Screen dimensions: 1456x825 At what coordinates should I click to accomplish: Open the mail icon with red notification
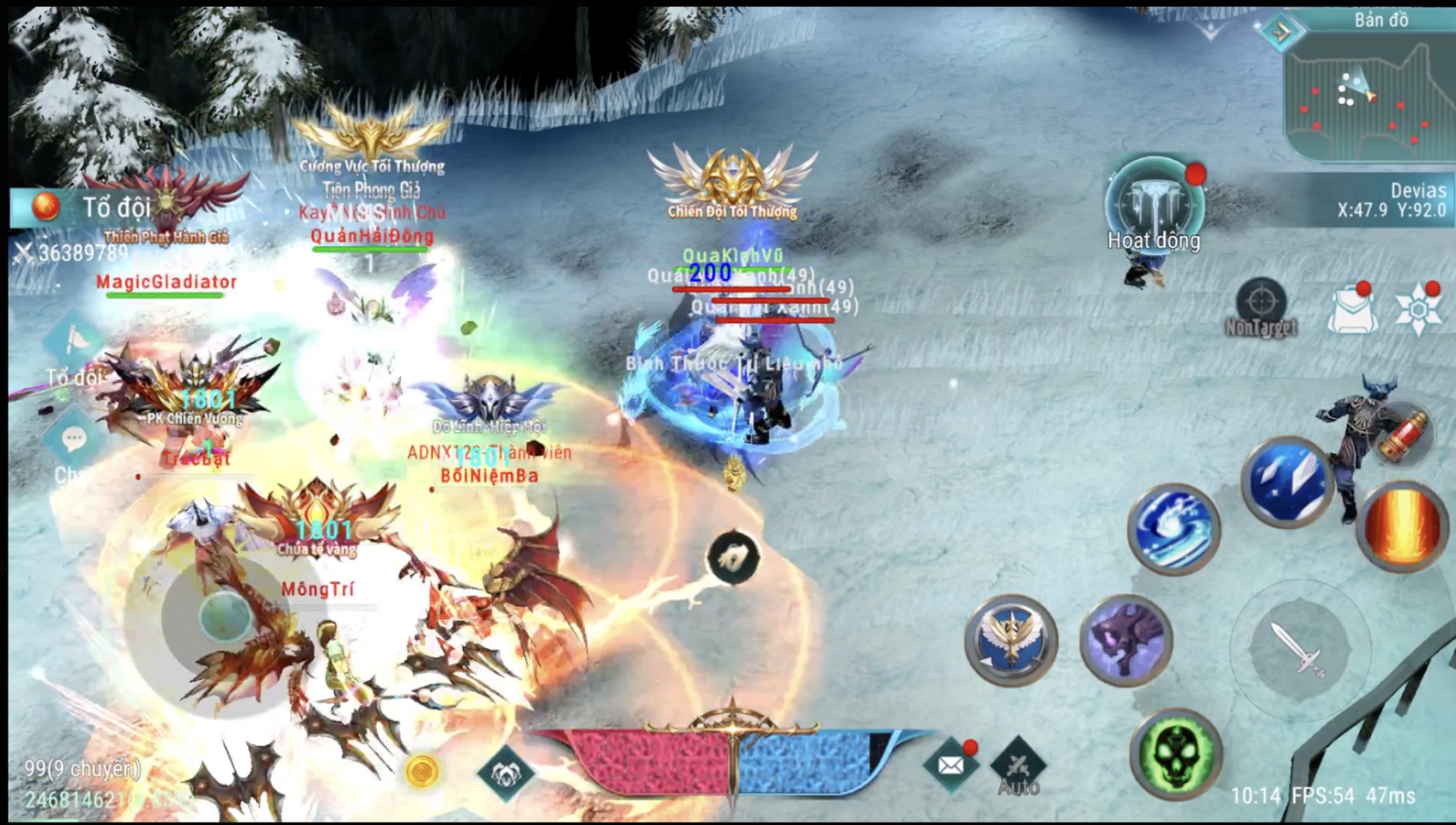pos(950,764)
